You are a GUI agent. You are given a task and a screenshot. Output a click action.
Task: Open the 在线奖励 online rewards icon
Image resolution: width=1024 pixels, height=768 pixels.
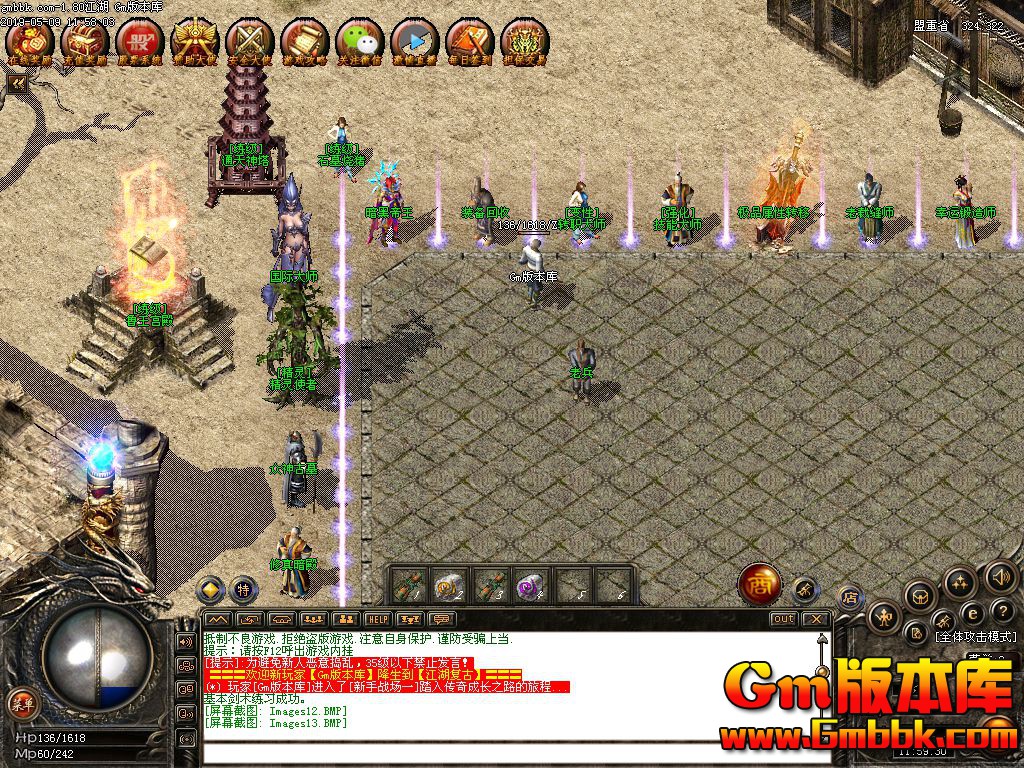(x=29, y=42)
